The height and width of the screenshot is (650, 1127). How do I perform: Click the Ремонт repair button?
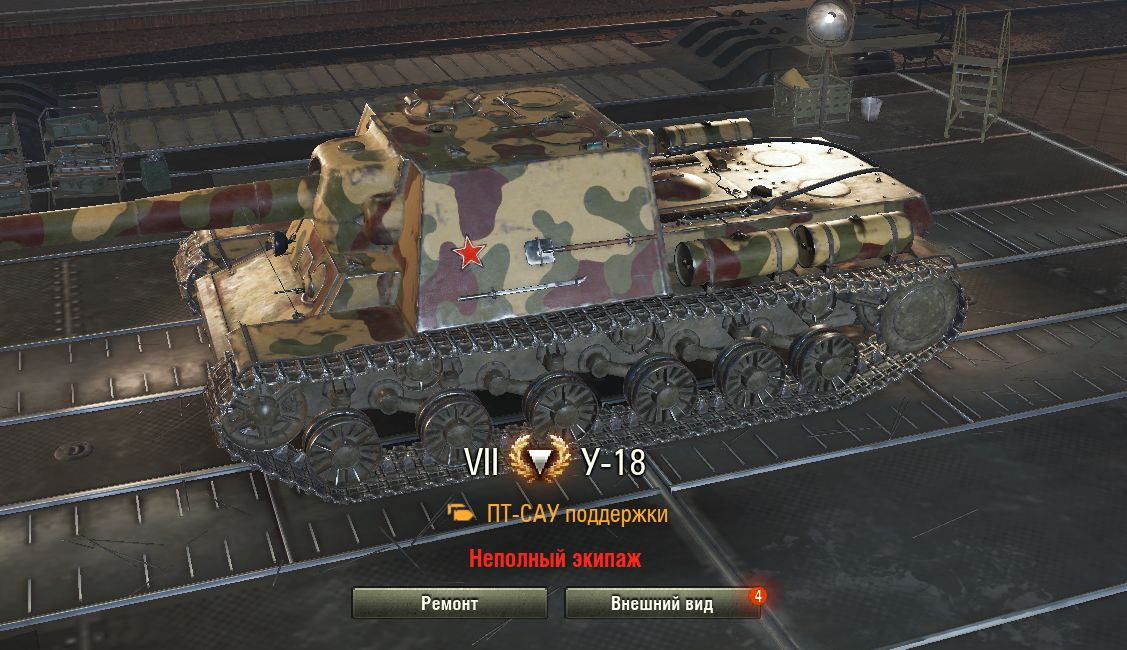pyautogui.click(x=449, y=604)
